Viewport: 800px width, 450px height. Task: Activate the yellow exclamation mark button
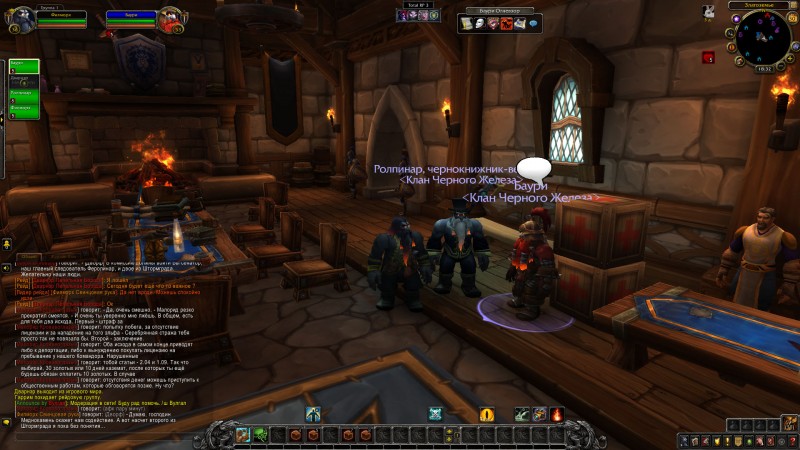pyautogui.click(x=487, y=414)
